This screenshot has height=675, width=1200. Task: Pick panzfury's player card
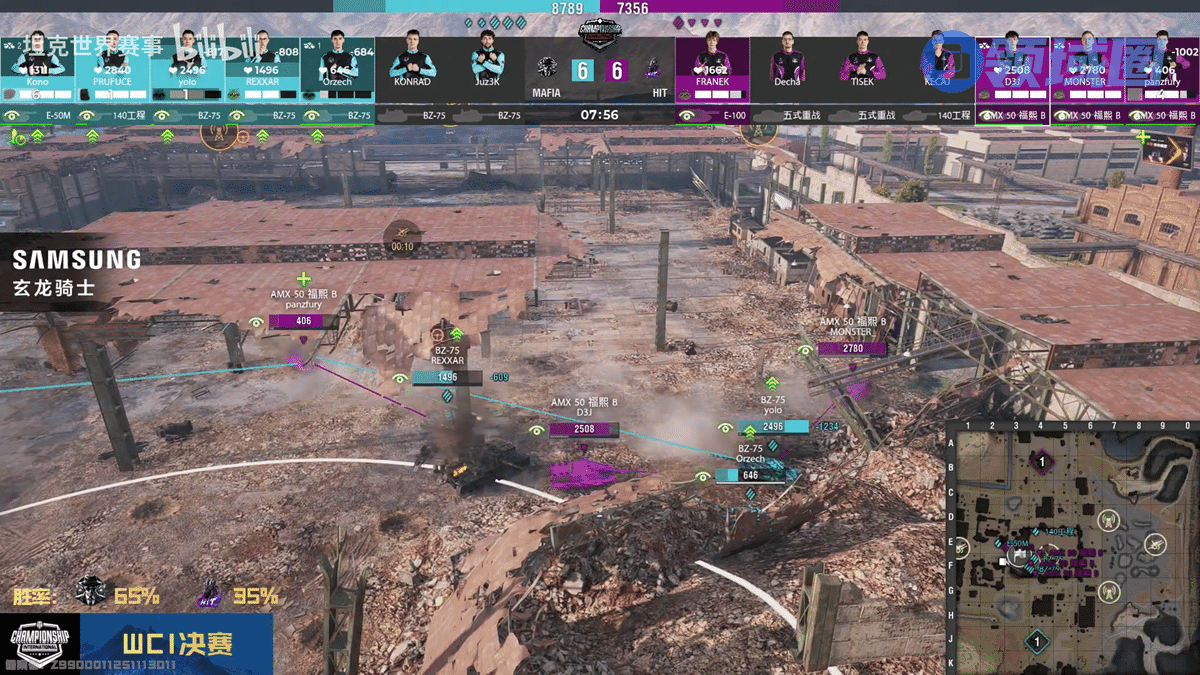[x=1161, y=68]
